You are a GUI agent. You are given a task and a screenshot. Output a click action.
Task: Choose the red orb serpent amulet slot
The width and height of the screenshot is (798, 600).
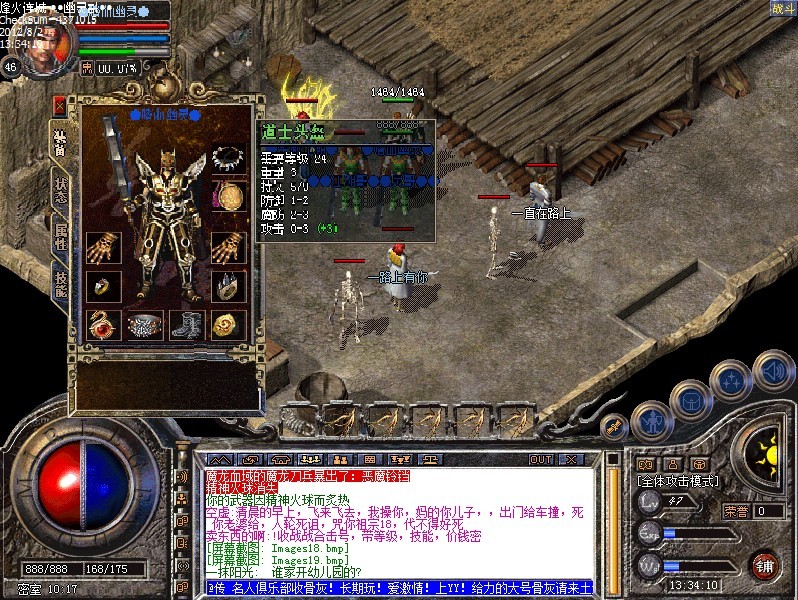[x=101, y=323]
